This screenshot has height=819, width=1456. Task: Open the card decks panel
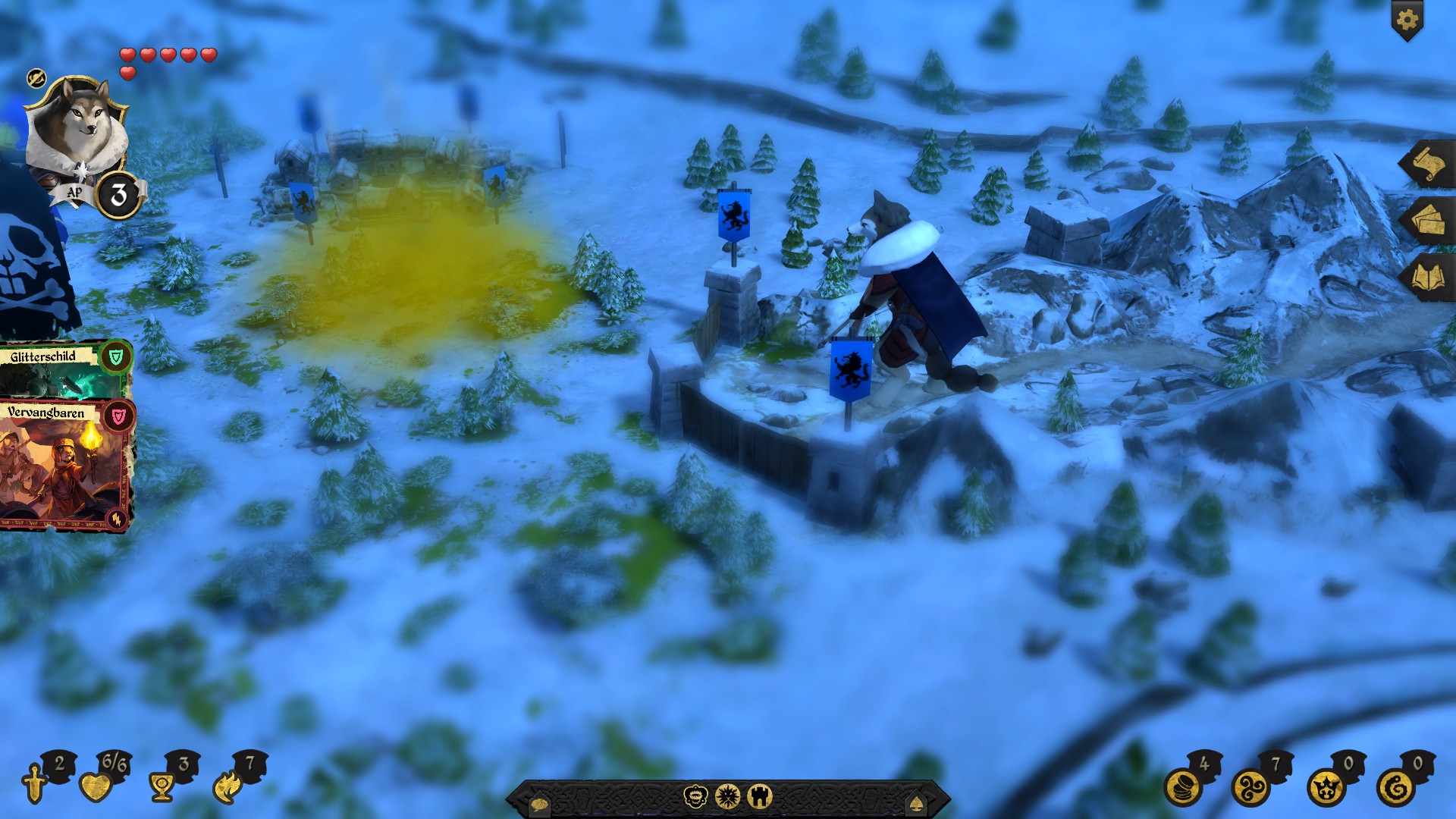click(x=1426, y=221)
